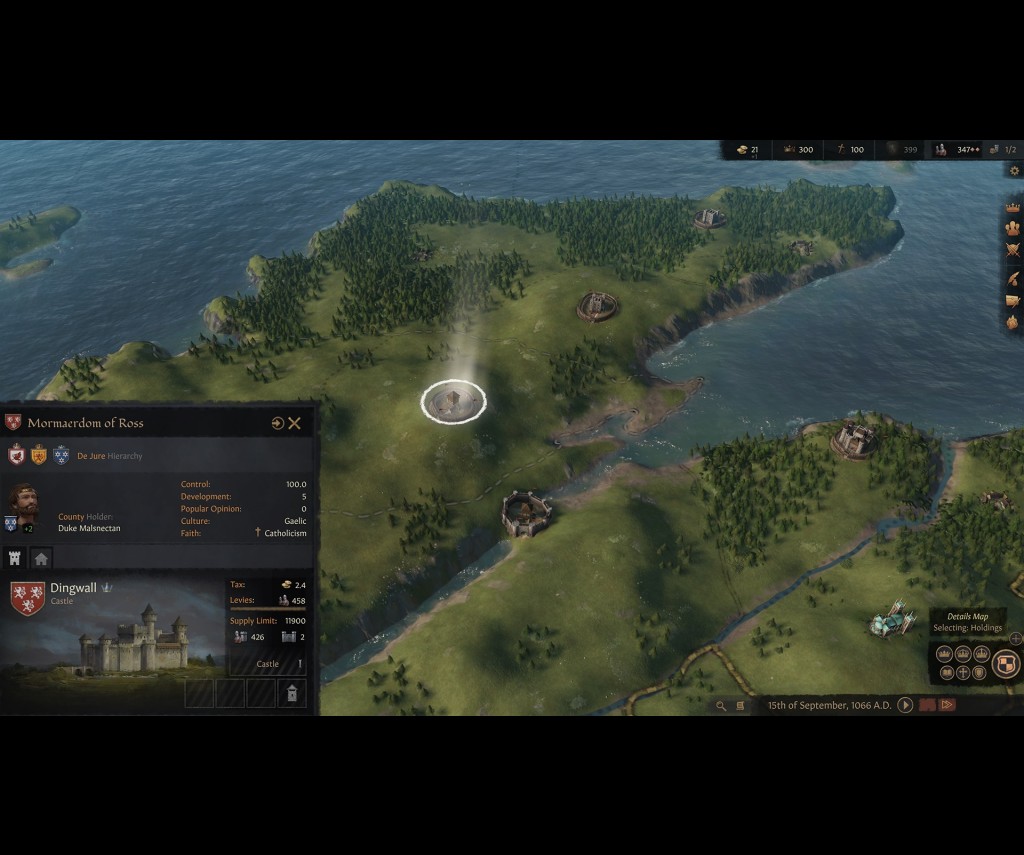Resume the game with the play button
Screen dimensions: 1024x855
point(905,705)
